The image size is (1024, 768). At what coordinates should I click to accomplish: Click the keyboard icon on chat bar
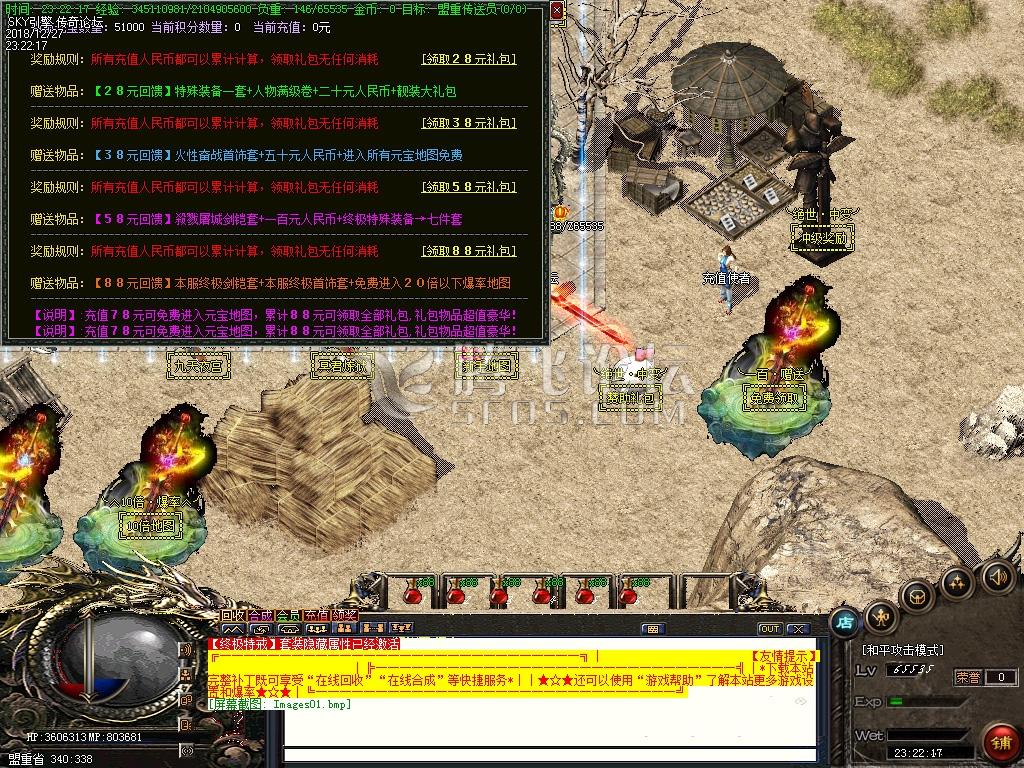click(x=652, y=629)
